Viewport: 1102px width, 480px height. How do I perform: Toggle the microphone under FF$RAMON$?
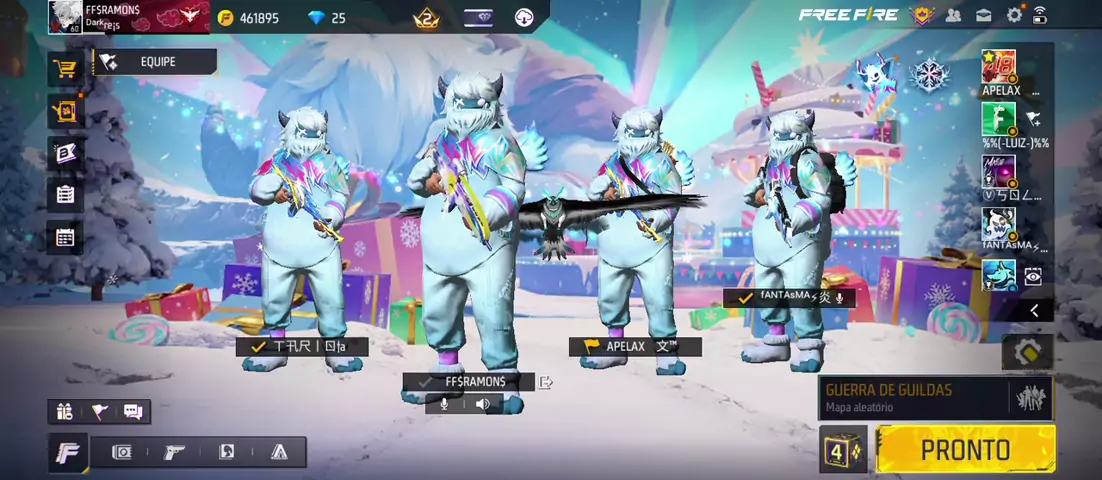[444, 404]
